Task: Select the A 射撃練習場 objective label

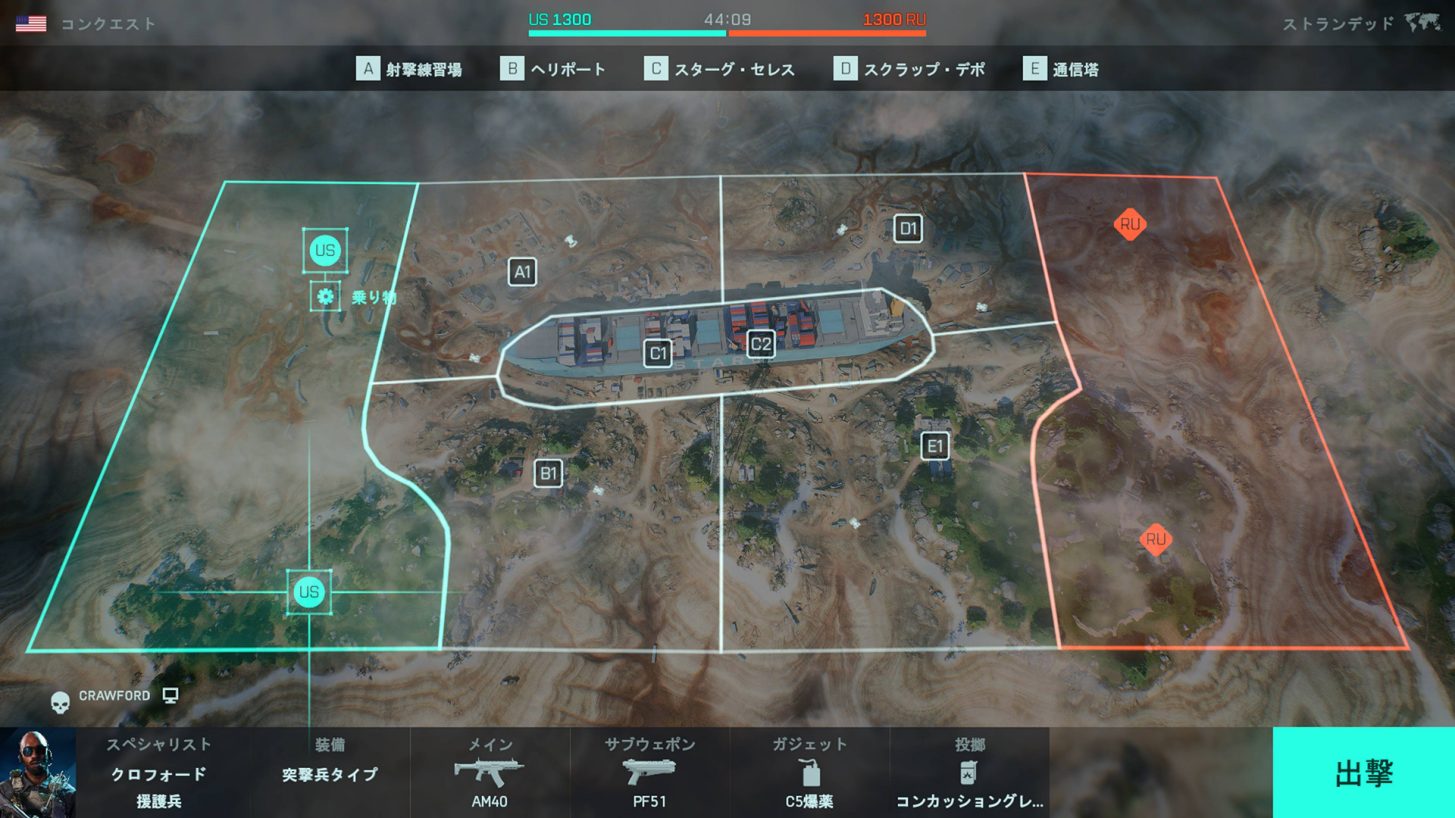Action: click(410, 69)
